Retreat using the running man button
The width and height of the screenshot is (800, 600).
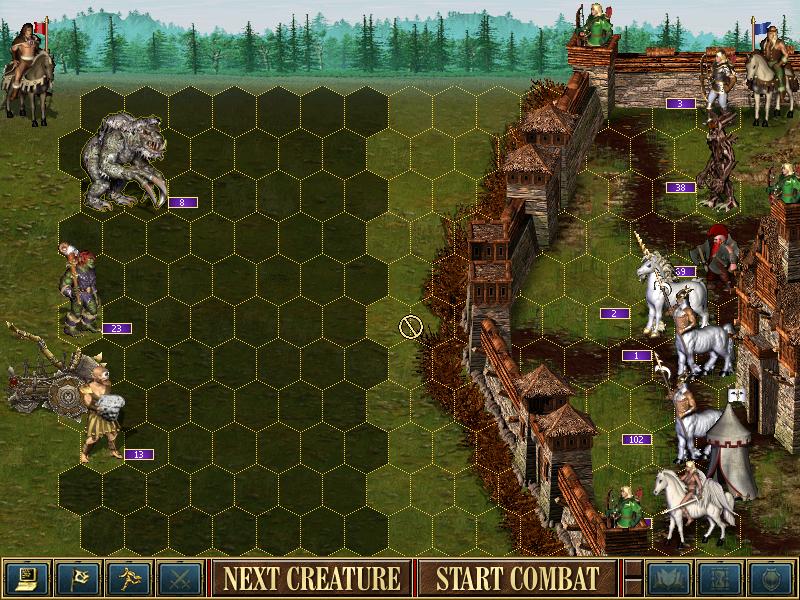click(x=129, y=578)
